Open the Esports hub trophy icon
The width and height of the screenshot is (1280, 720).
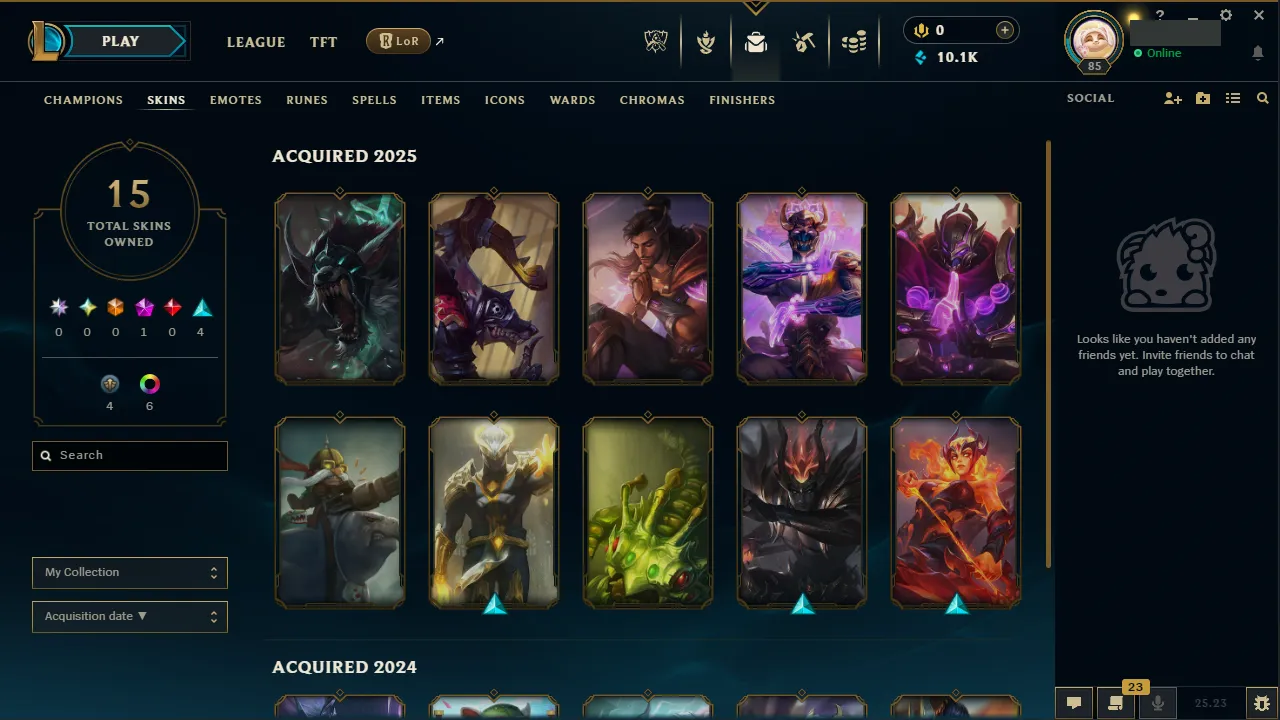click(655, 41)
